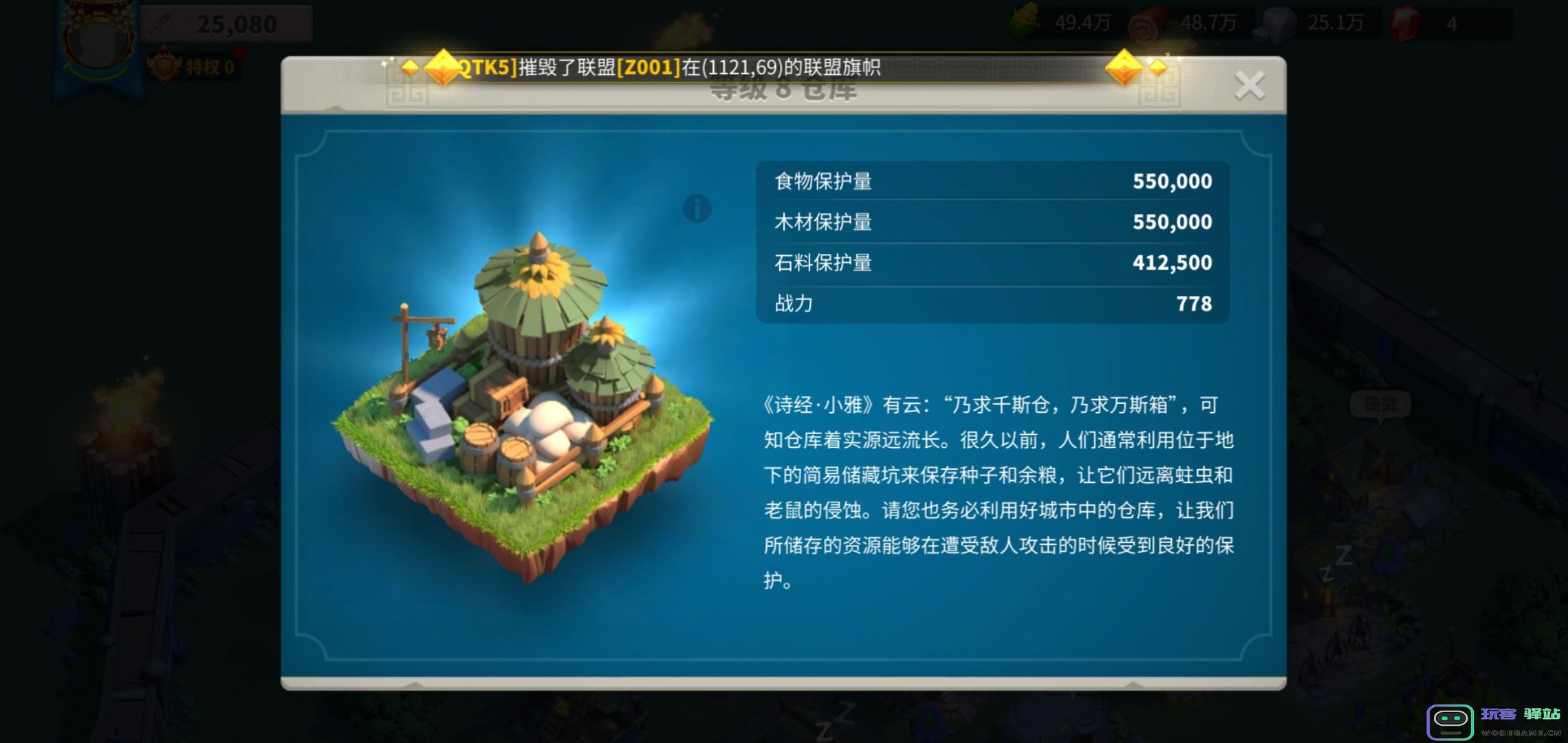Select the 石料保护量 412,500 row
The image size is (1568, 743).
990,262
